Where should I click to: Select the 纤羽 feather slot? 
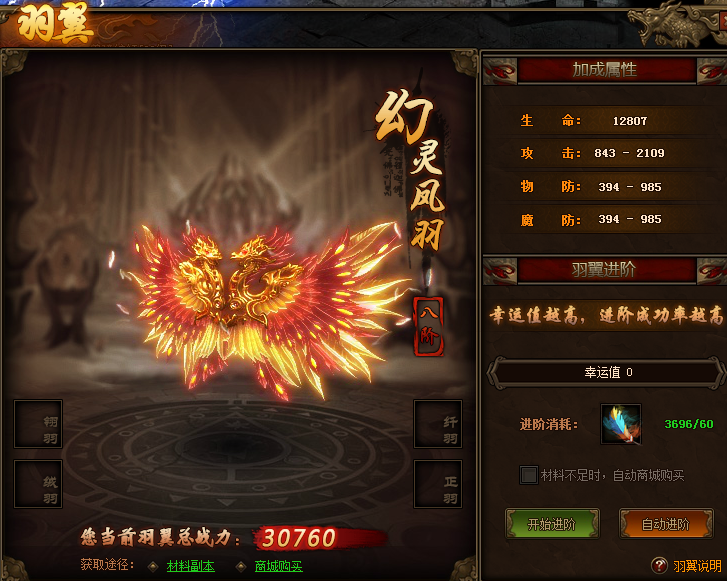(438, 424)
